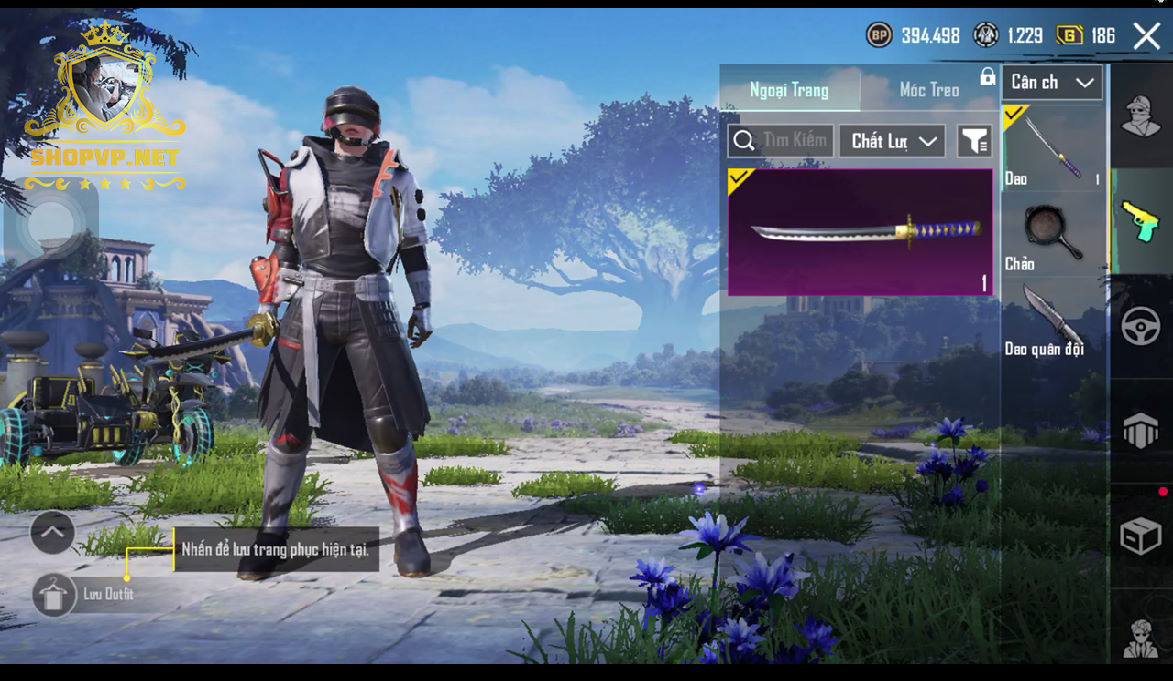1173x681 pixels.
Task: Switch to the steering wheel vehicles section
Action: point(1141,326)
